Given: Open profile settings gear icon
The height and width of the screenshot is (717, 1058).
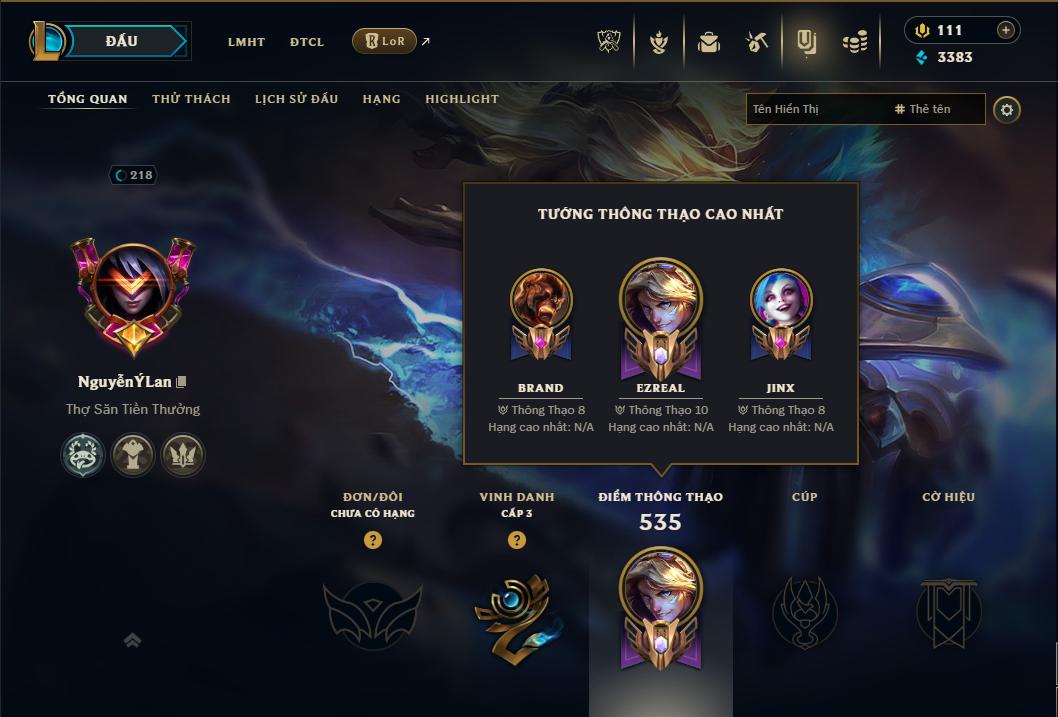Looking at the screenshot, I should (x=1007, y=109).
